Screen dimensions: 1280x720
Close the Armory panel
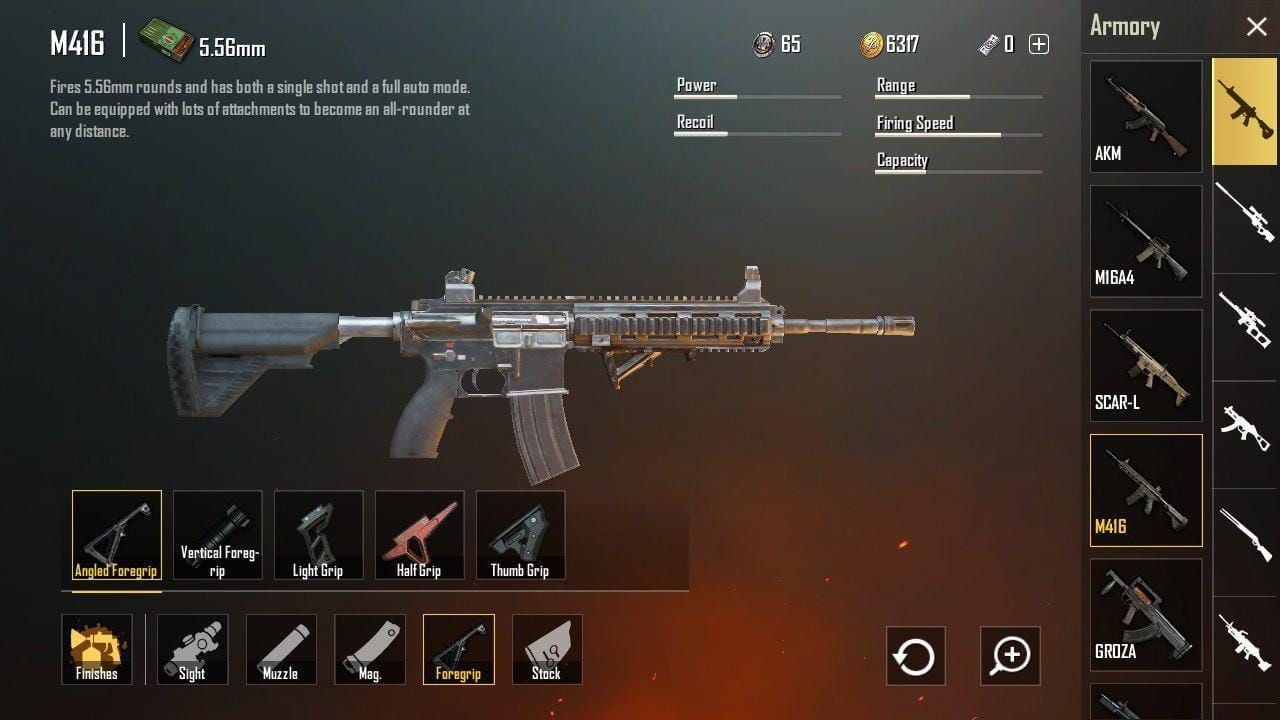[1256, 28]
